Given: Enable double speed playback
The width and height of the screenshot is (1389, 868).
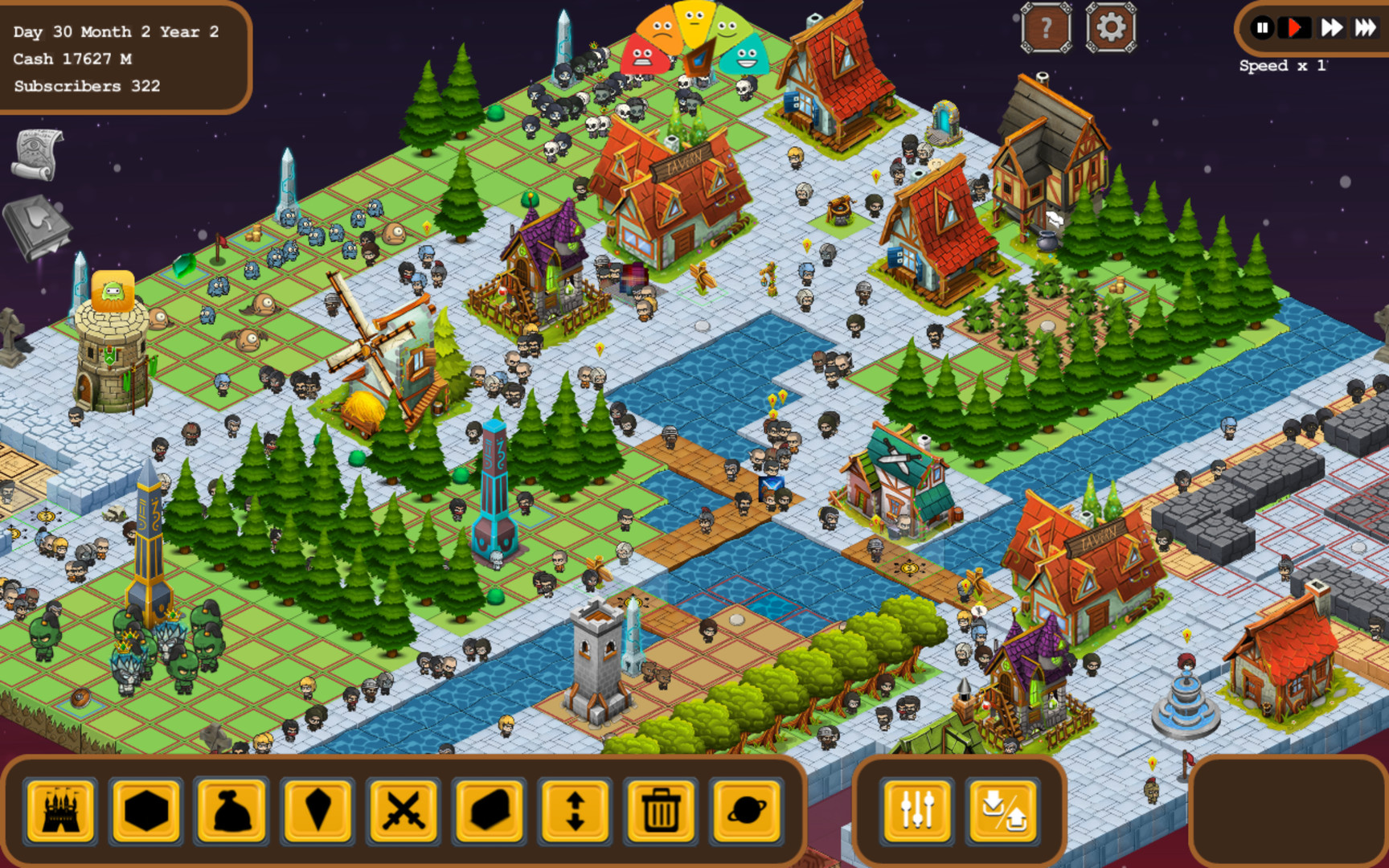Looking at the screenshot, I should (1330, 27).
